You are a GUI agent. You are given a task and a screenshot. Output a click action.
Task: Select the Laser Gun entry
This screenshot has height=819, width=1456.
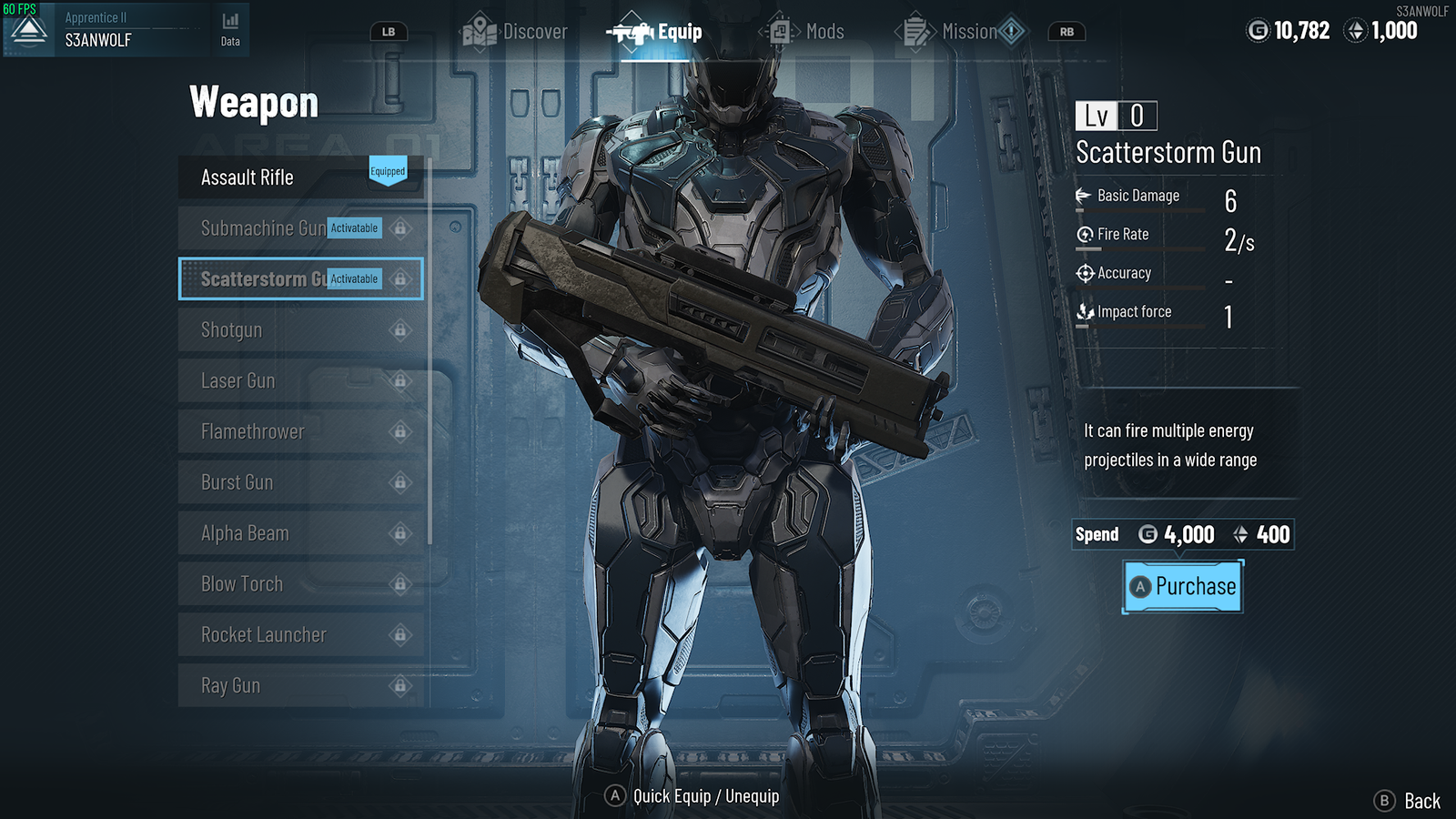pyautogui.click(x=300, y=381)
